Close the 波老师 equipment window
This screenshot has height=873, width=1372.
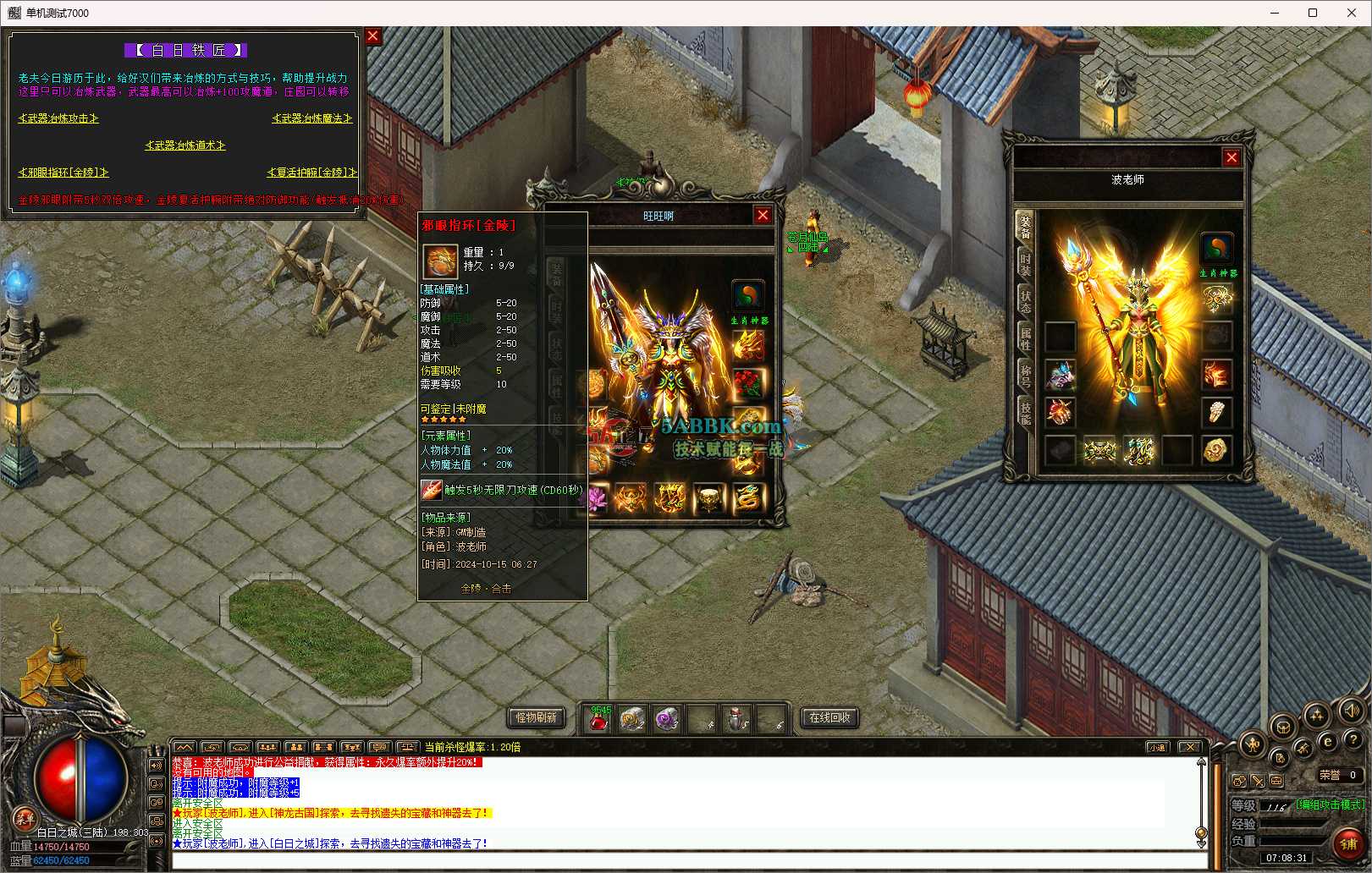tap(1231, 157)
